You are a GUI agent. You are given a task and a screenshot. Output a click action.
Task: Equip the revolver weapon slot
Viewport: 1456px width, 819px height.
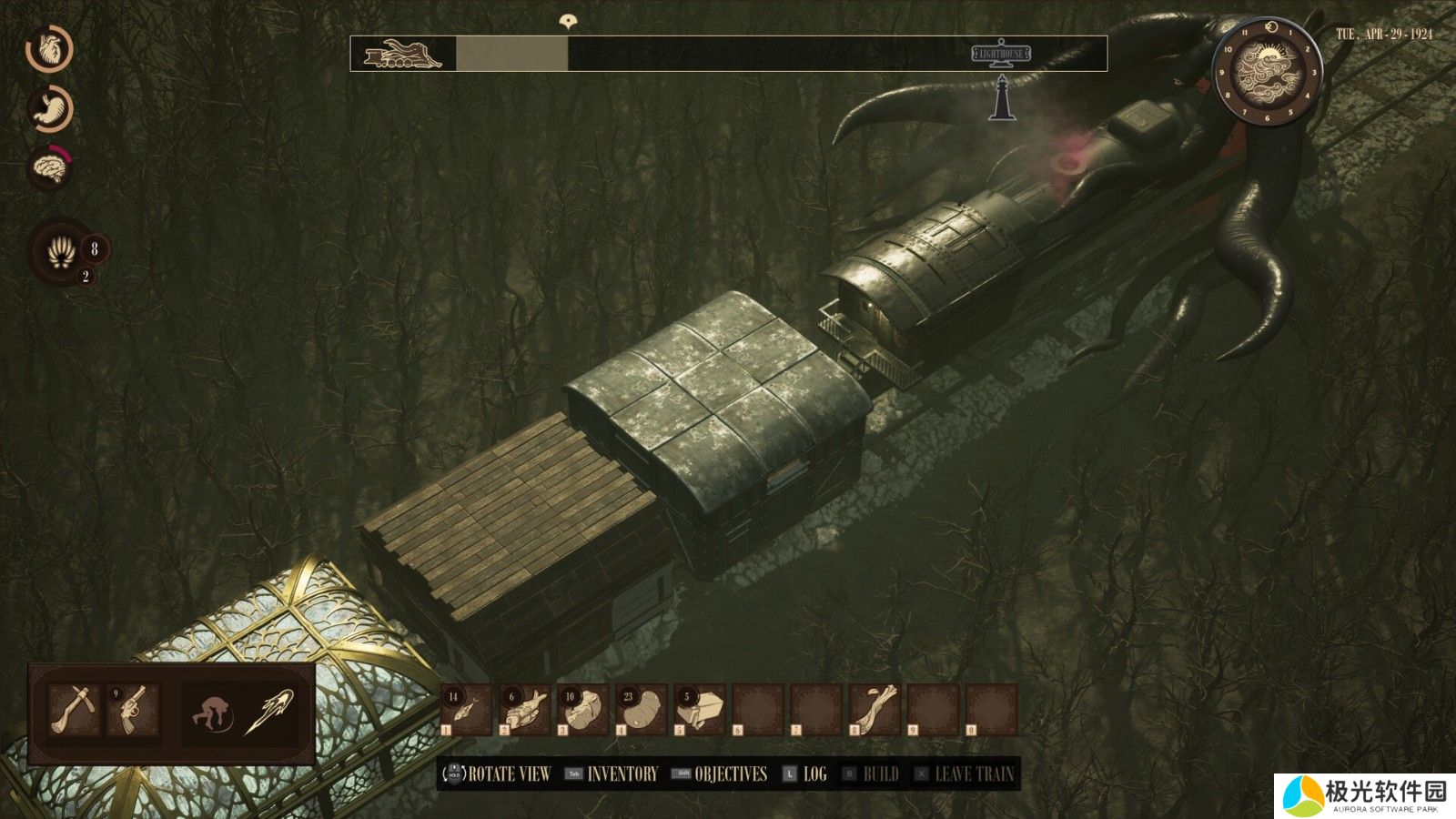(x=133, y=711)
